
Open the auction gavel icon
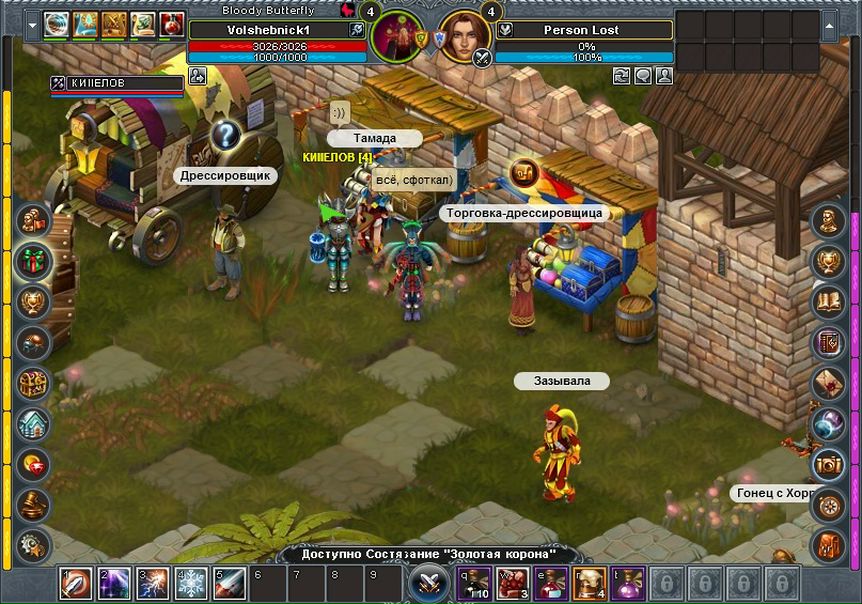click(34, 504)
